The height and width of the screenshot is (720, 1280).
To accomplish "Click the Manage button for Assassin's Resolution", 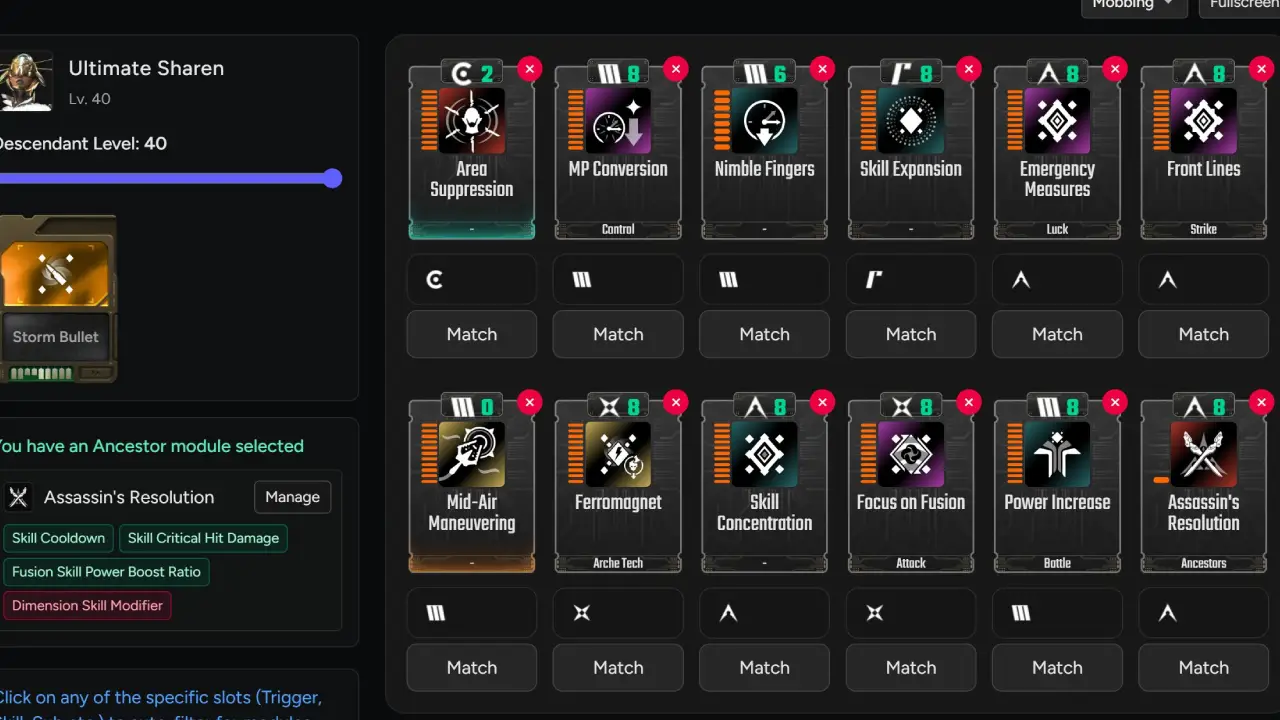I will pyautogui.click(x=292, y=497).
